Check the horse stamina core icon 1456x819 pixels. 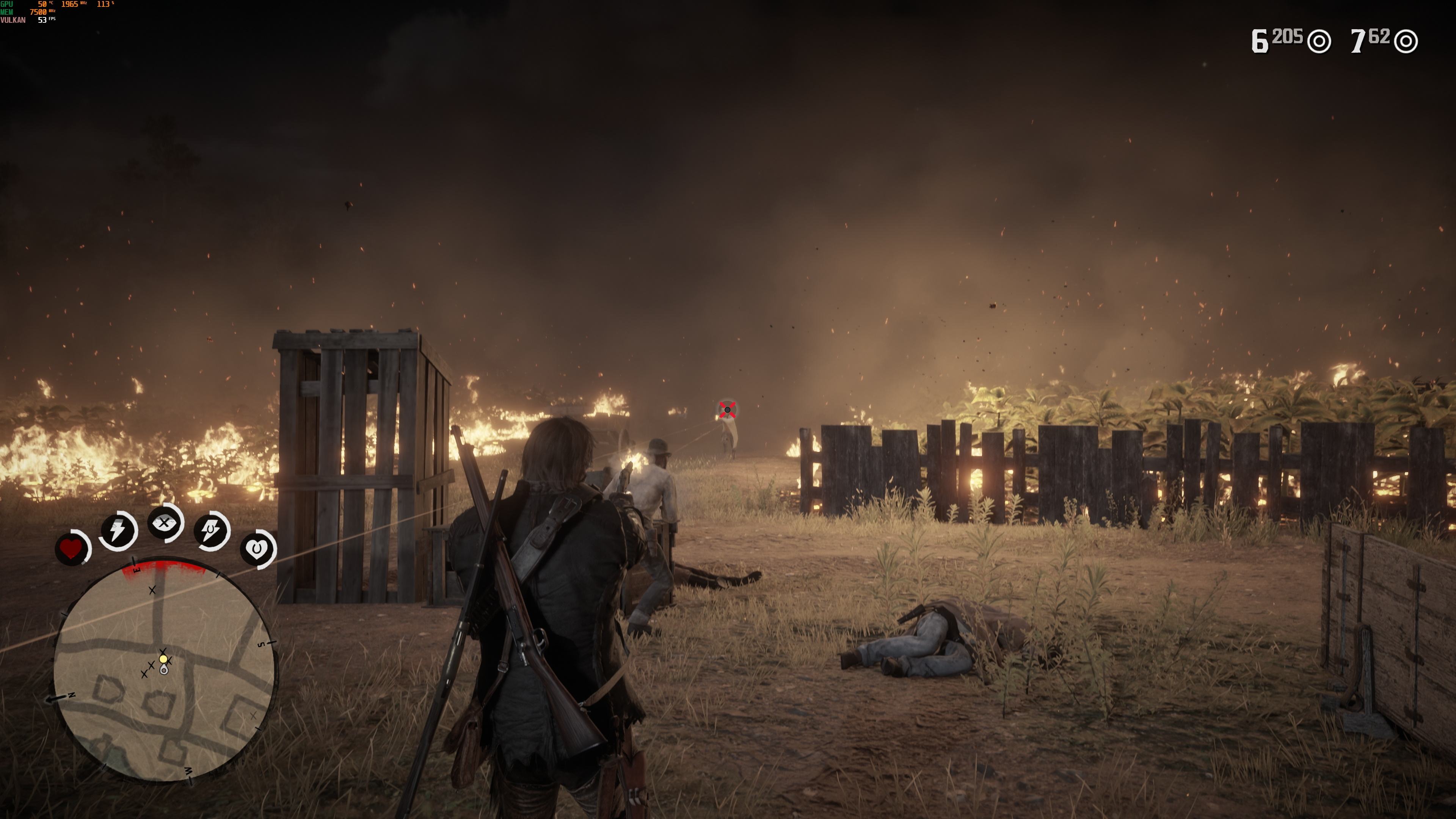212,531
